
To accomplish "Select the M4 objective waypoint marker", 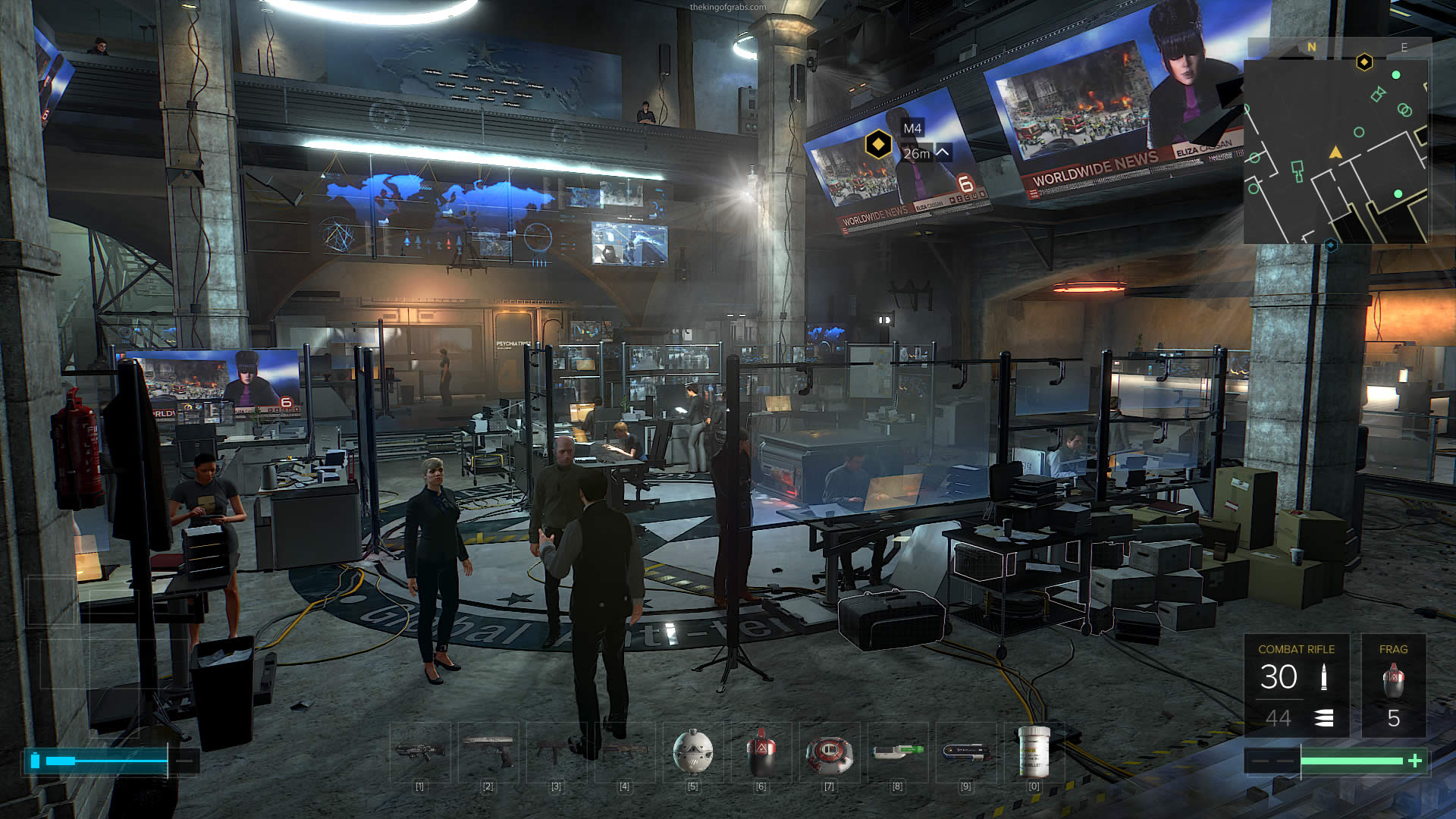I will (878, 143).
